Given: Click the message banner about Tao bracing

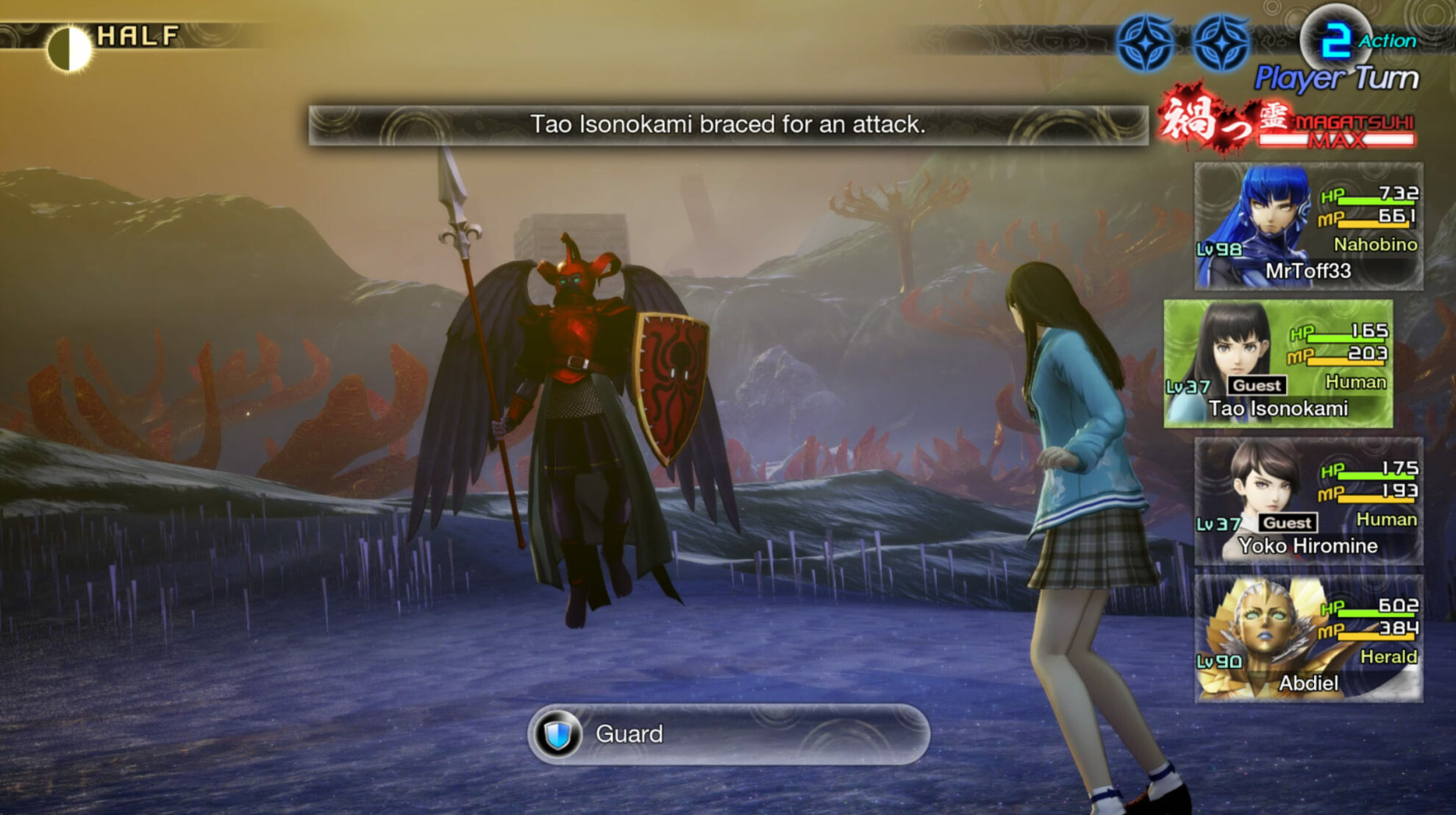Looking at the screenshot, I should 728,125.
